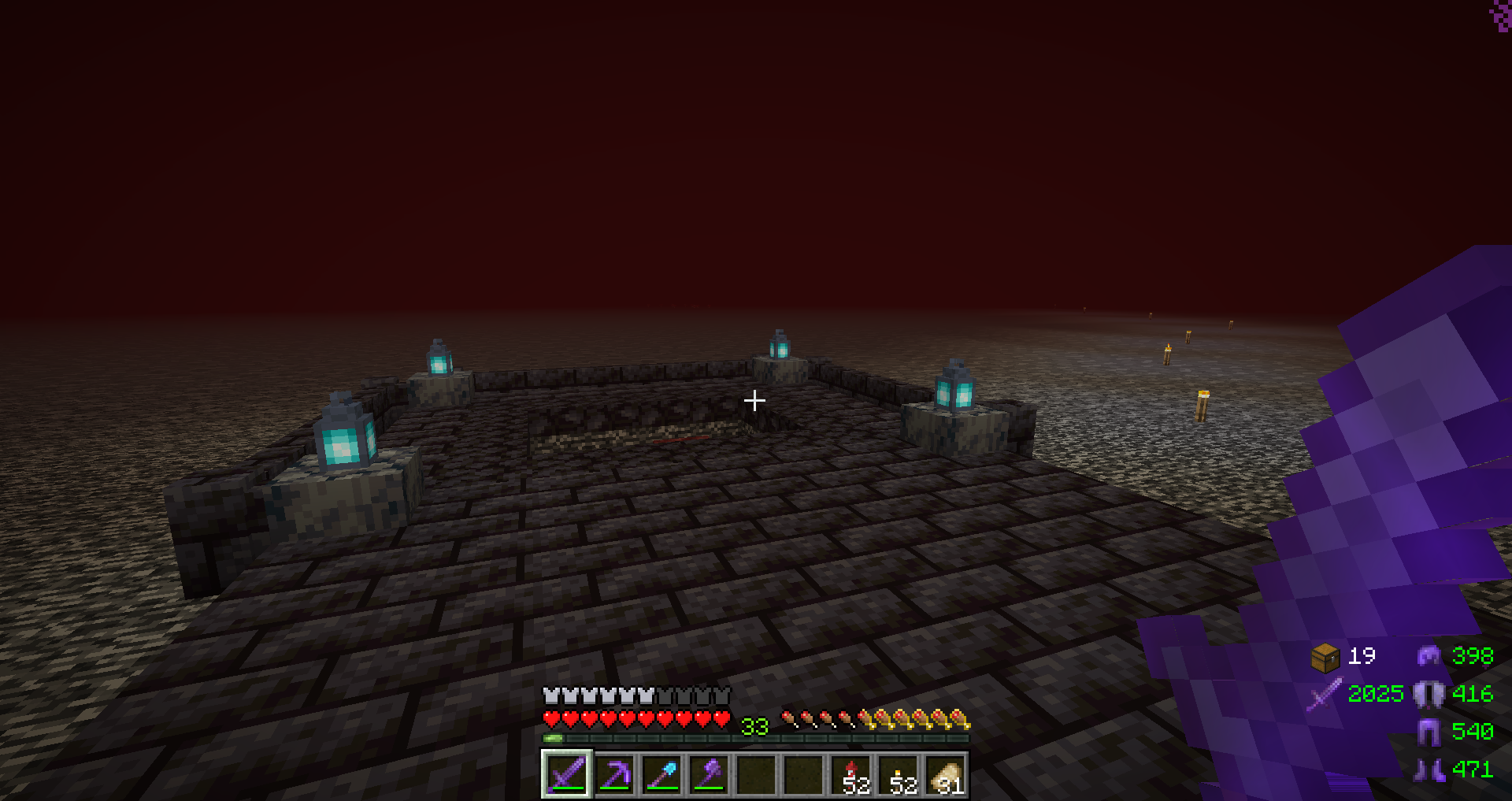Viewport: 1512px width, 801px height.
Task: Pick the firework rocket stack
Action: (x=851, y=774)
